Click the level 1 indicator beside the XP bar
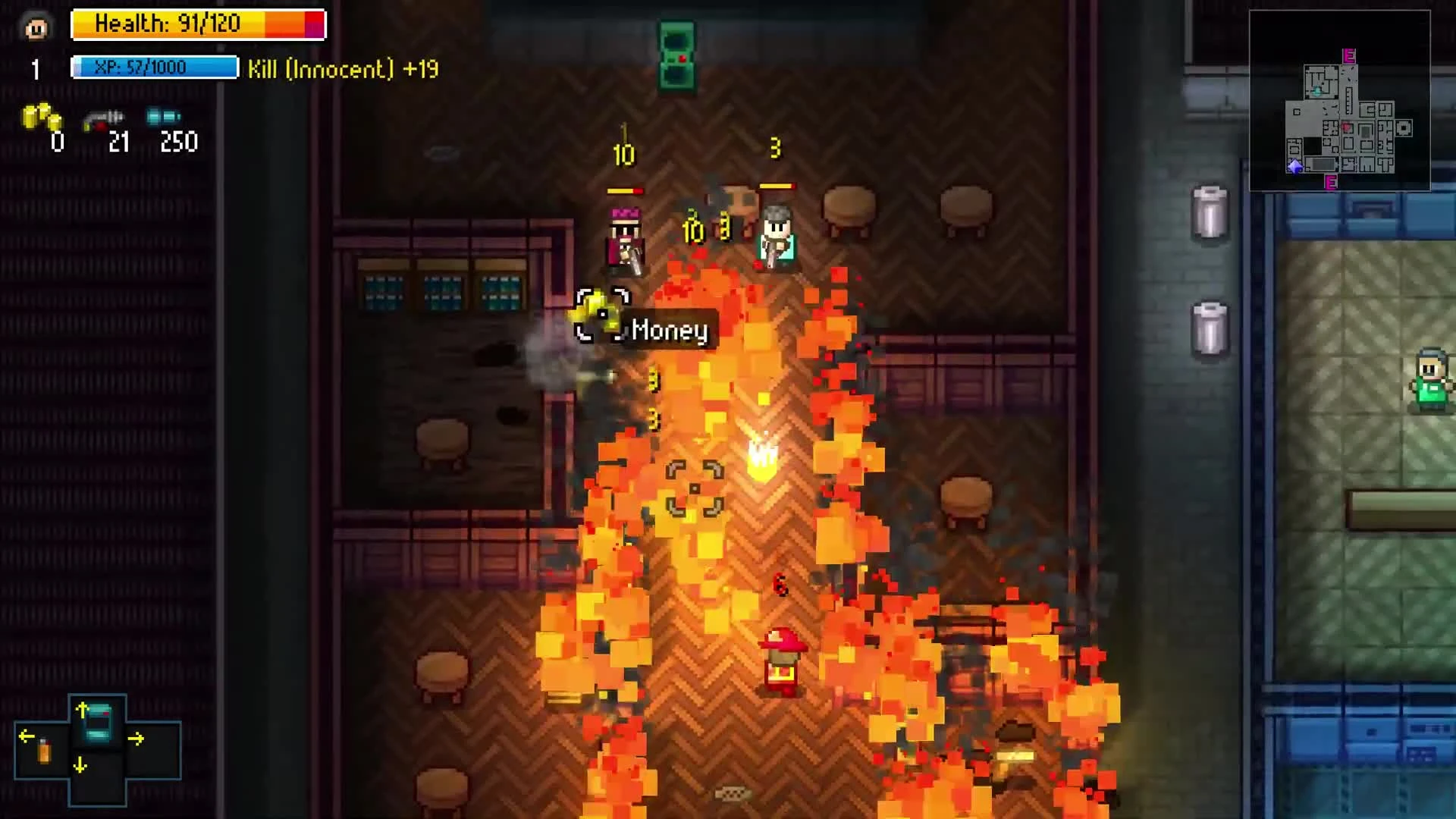Viewport: 1456px width, 819px height. 35,71
